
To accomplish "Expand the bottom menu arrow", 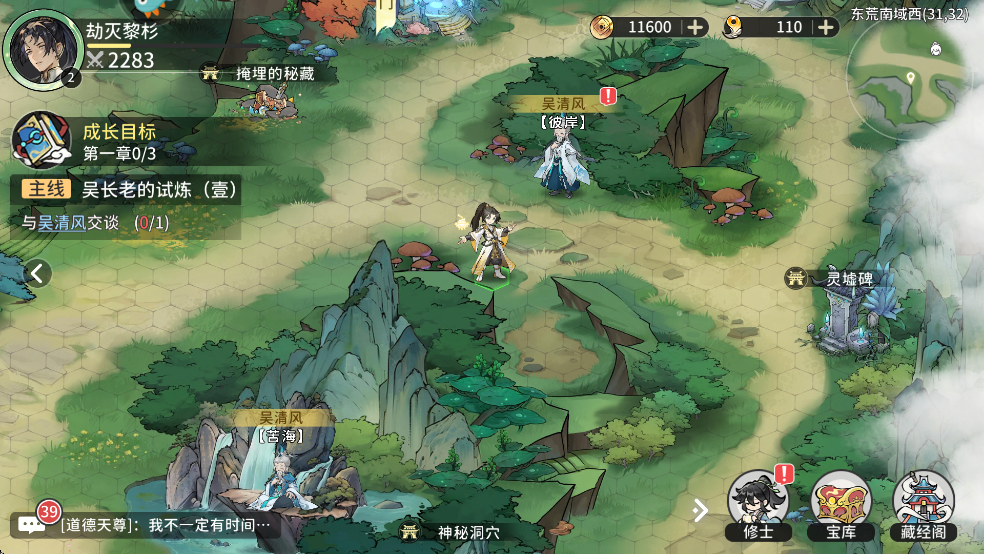I will click(701, 510).
